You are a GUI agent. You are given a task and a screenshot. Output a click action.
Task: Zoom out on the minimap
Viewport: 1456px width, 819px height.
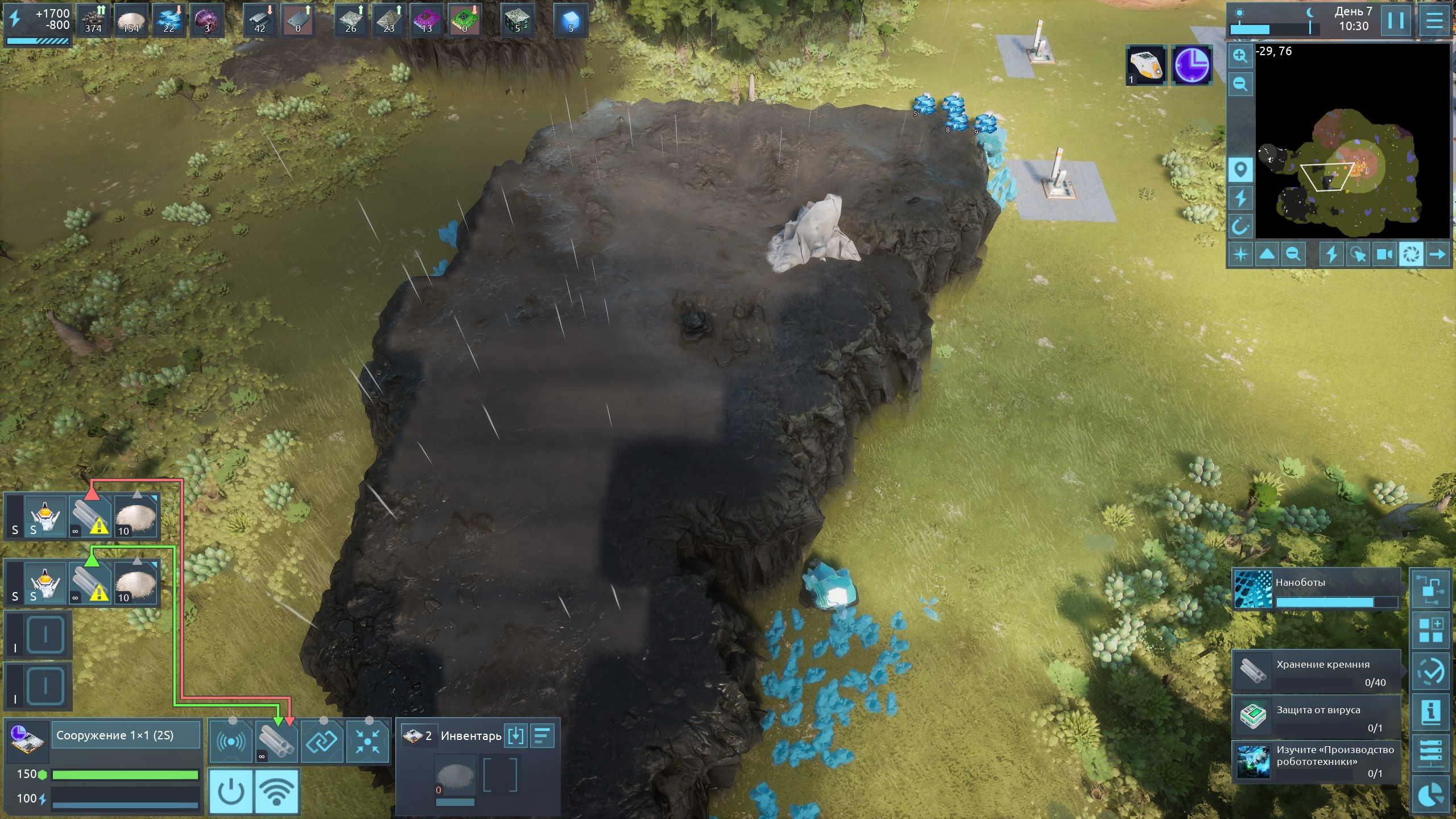[x=1240, y=85]
